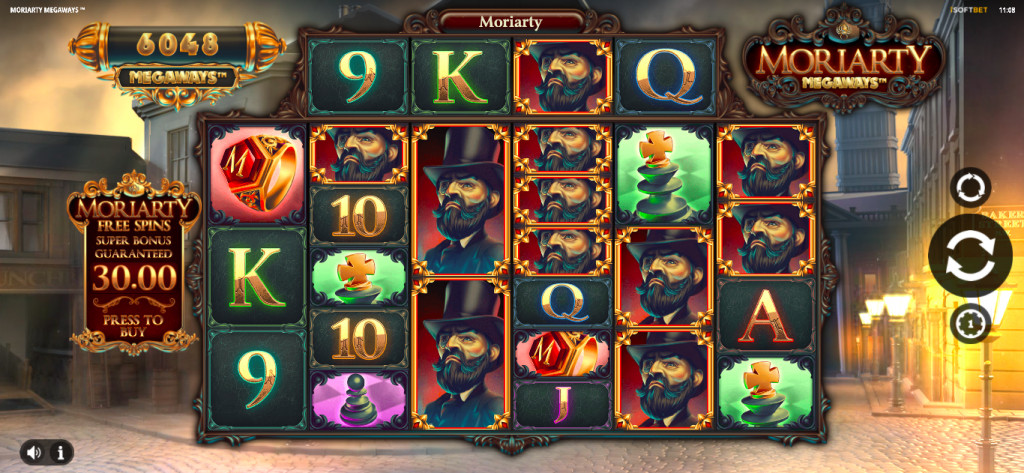The image size is (1024, 473).
Task: Open the game info with the i icon
Action: coord(59,452)
